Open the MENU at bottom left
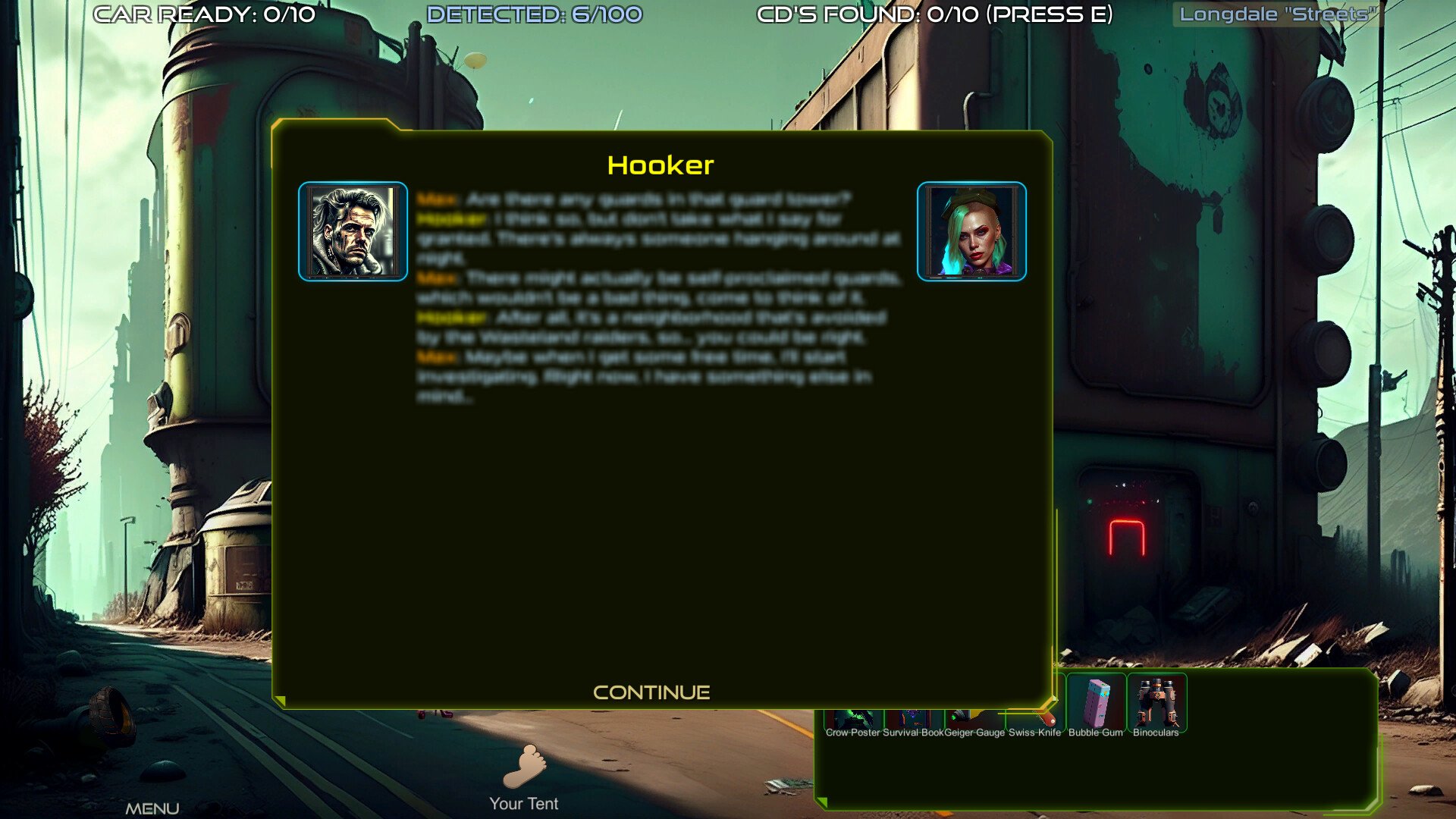The height and width of the screenshot is (819, 1456). point(154,808)
